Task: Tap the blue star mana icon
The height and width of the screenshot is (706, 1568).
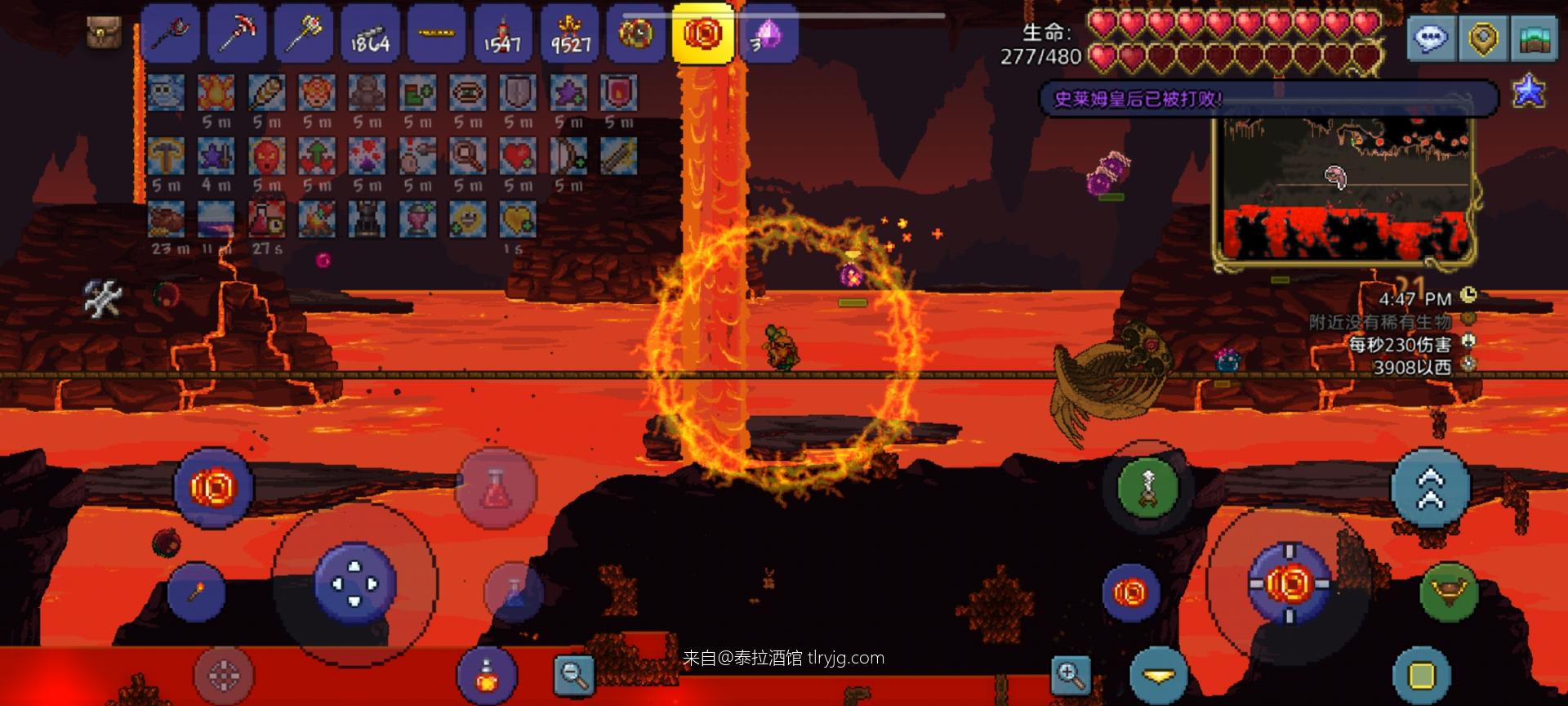Action: pyautogui.click(x=1529, y=92)
